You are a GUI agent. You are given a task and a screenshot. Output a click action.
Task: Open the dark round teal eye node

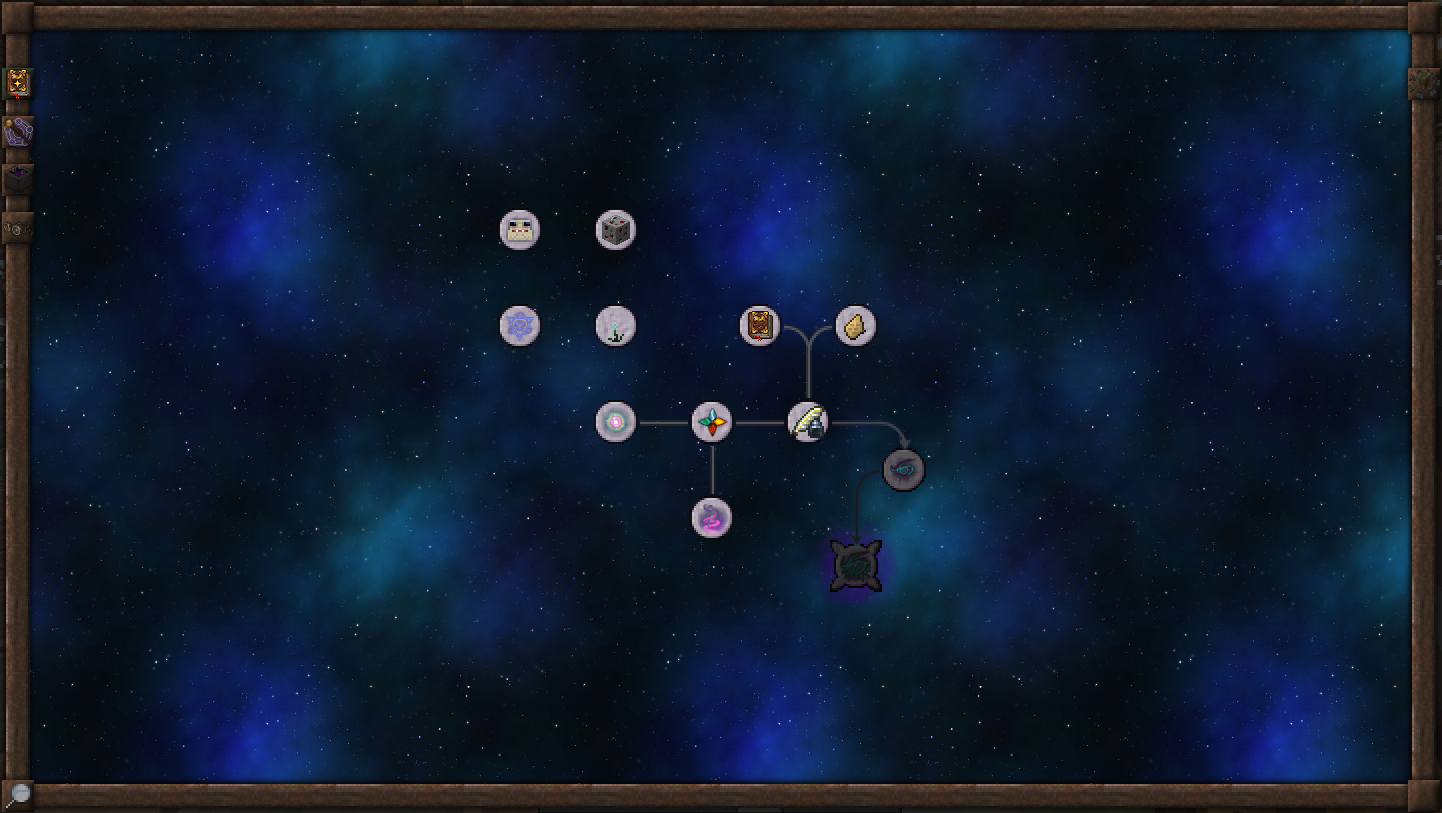pyautogui.click(x=904, y=470)
